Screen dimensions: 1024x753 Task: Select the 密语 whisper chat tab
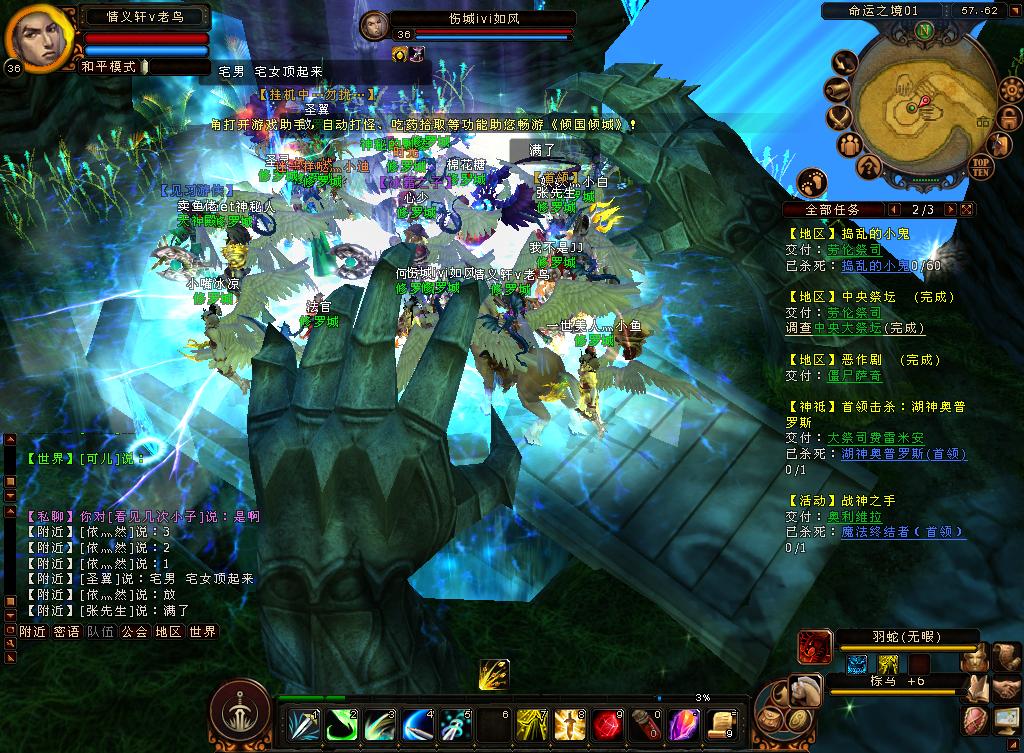(67, 632)
